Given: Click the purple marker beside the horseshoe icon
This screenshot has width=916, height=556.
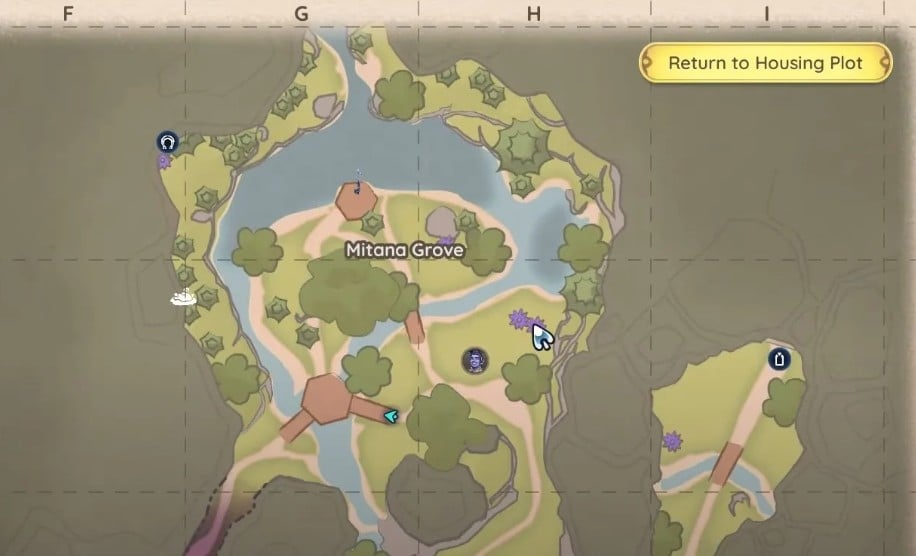Looking at the screenshot, I should 164,161.
